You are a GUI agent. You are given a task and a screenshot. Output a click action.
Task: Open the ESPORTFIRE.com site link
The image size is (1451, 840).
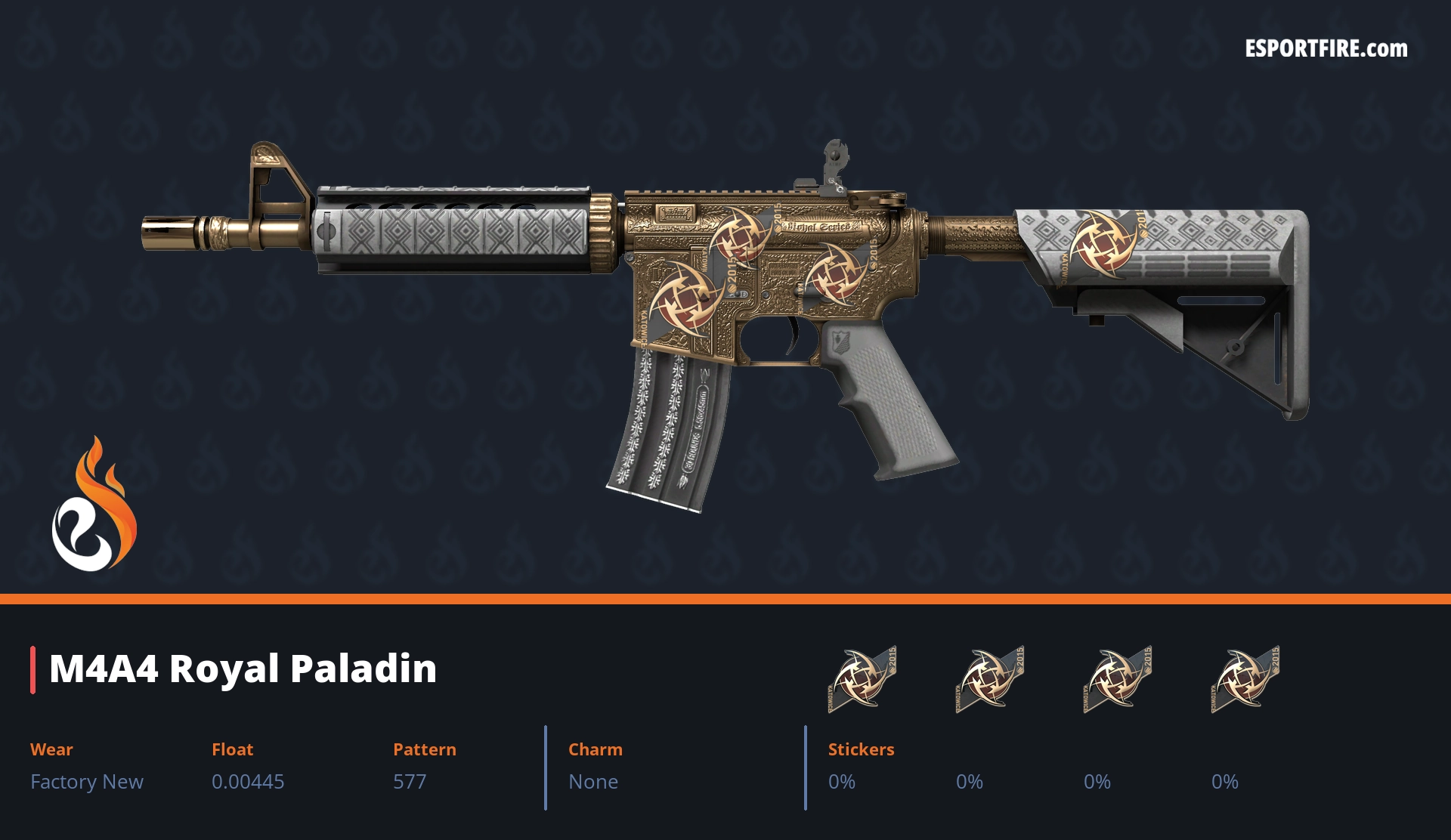click(1326, 49)
